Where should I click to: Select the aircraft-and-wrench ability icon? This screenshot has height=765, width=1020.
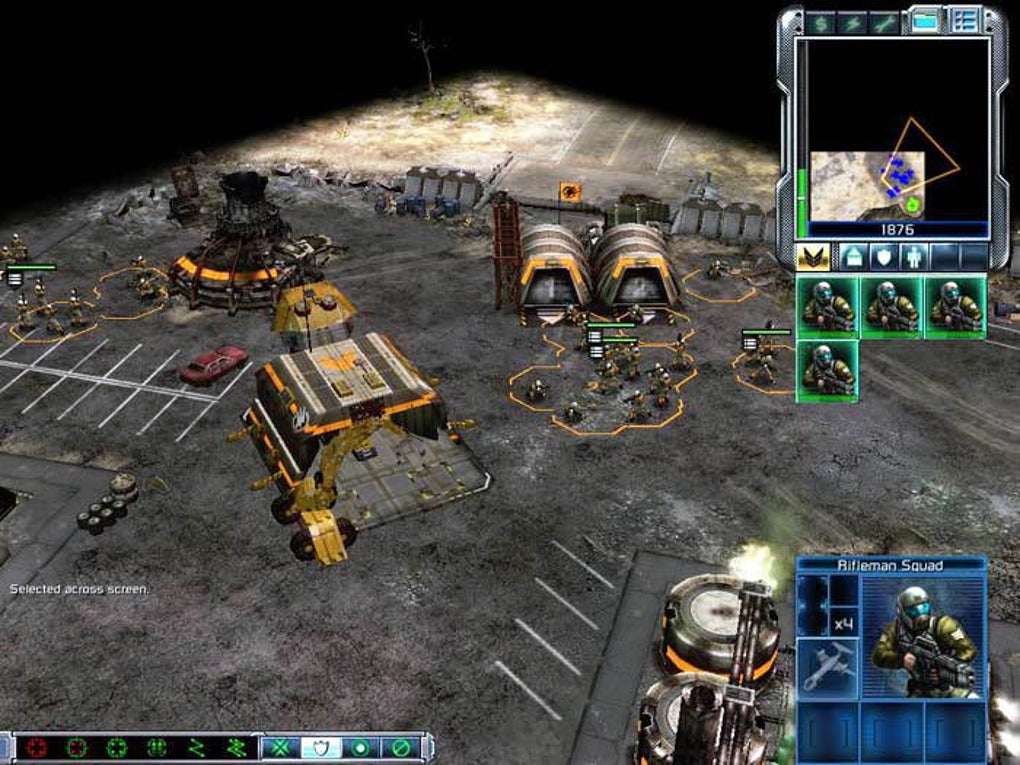[828, 668]
